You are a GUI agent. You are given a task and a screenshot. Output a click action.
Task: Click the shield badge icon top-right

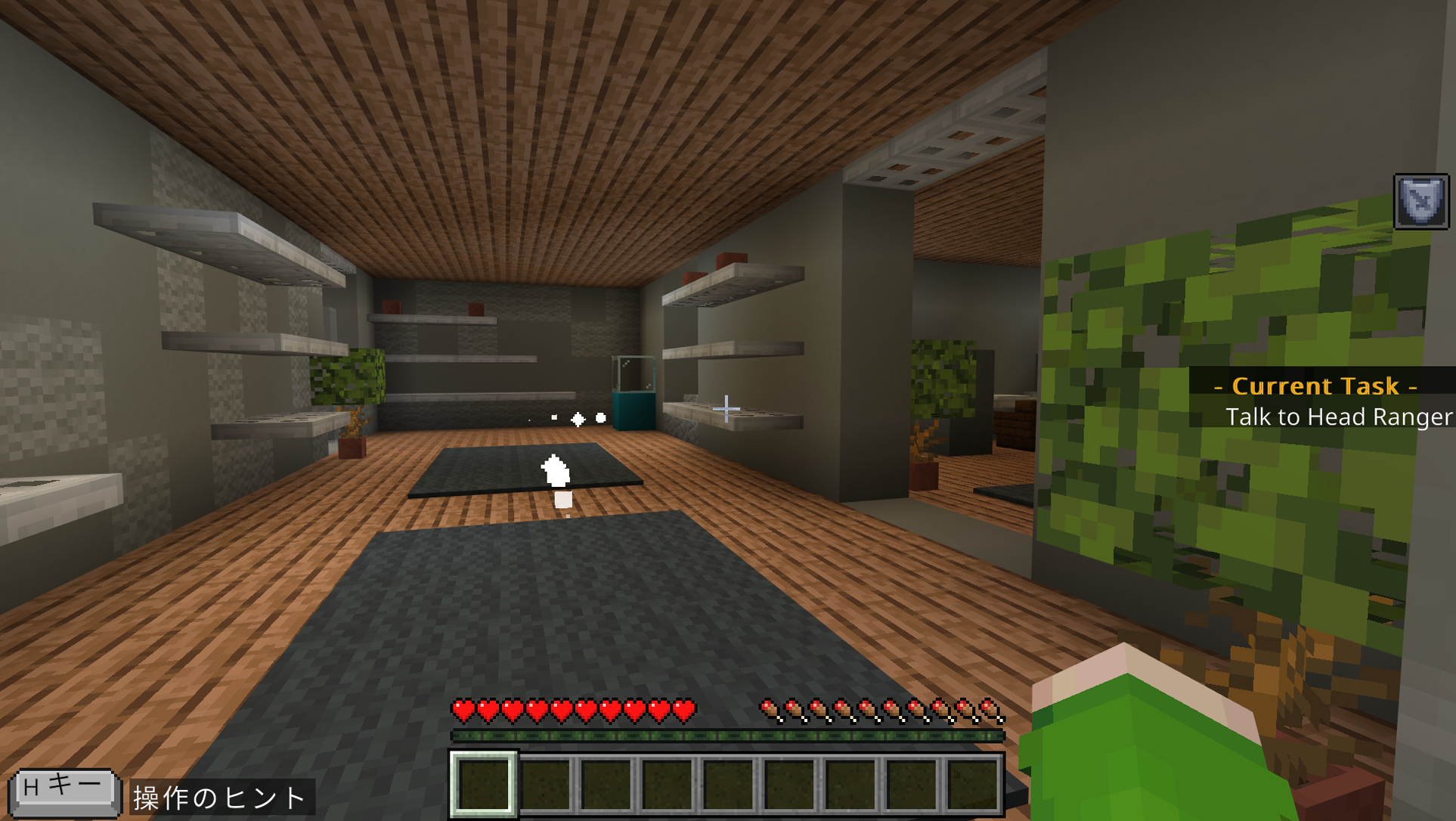click(x=1420, y=203)
